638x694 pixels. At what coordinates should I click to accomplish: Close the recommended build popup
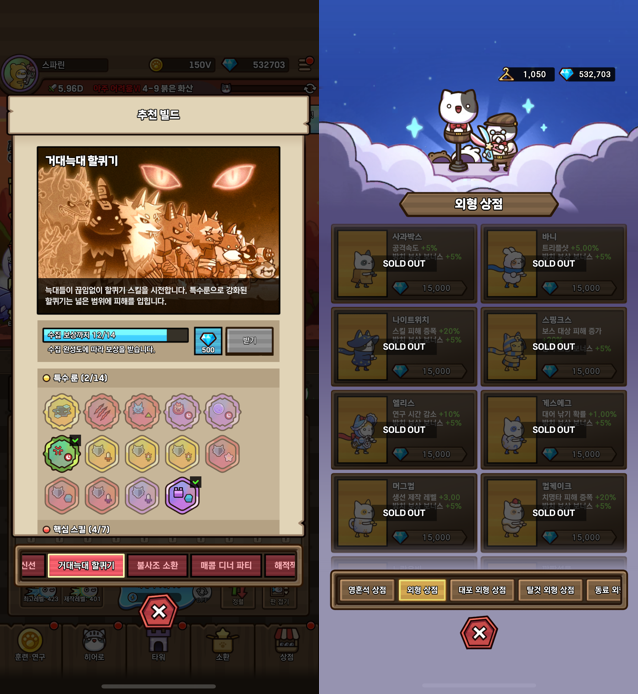(158, 611)
